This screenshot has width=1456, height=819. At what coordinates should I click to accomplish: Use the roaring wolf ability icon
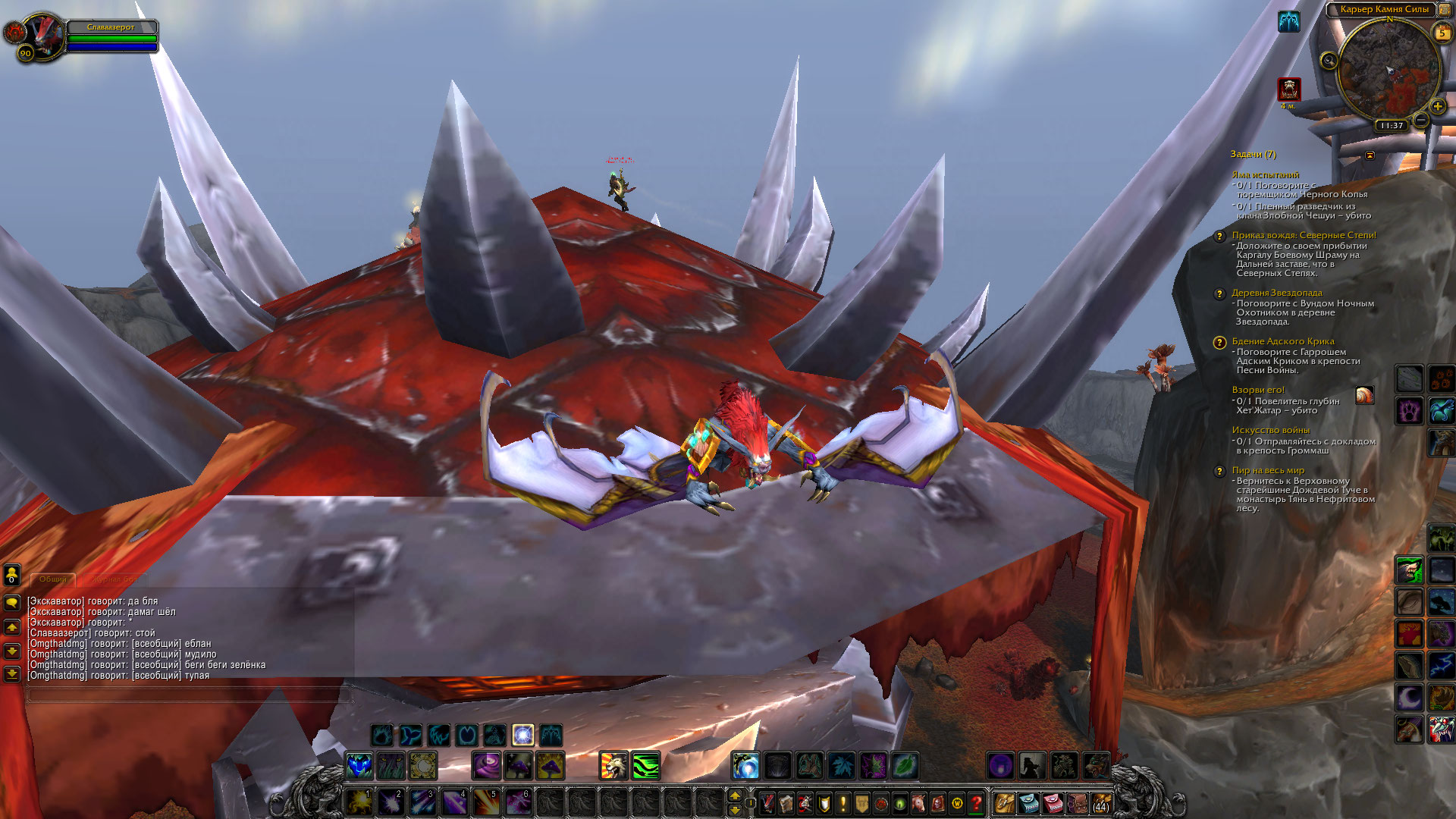click(x=613, y=766)
